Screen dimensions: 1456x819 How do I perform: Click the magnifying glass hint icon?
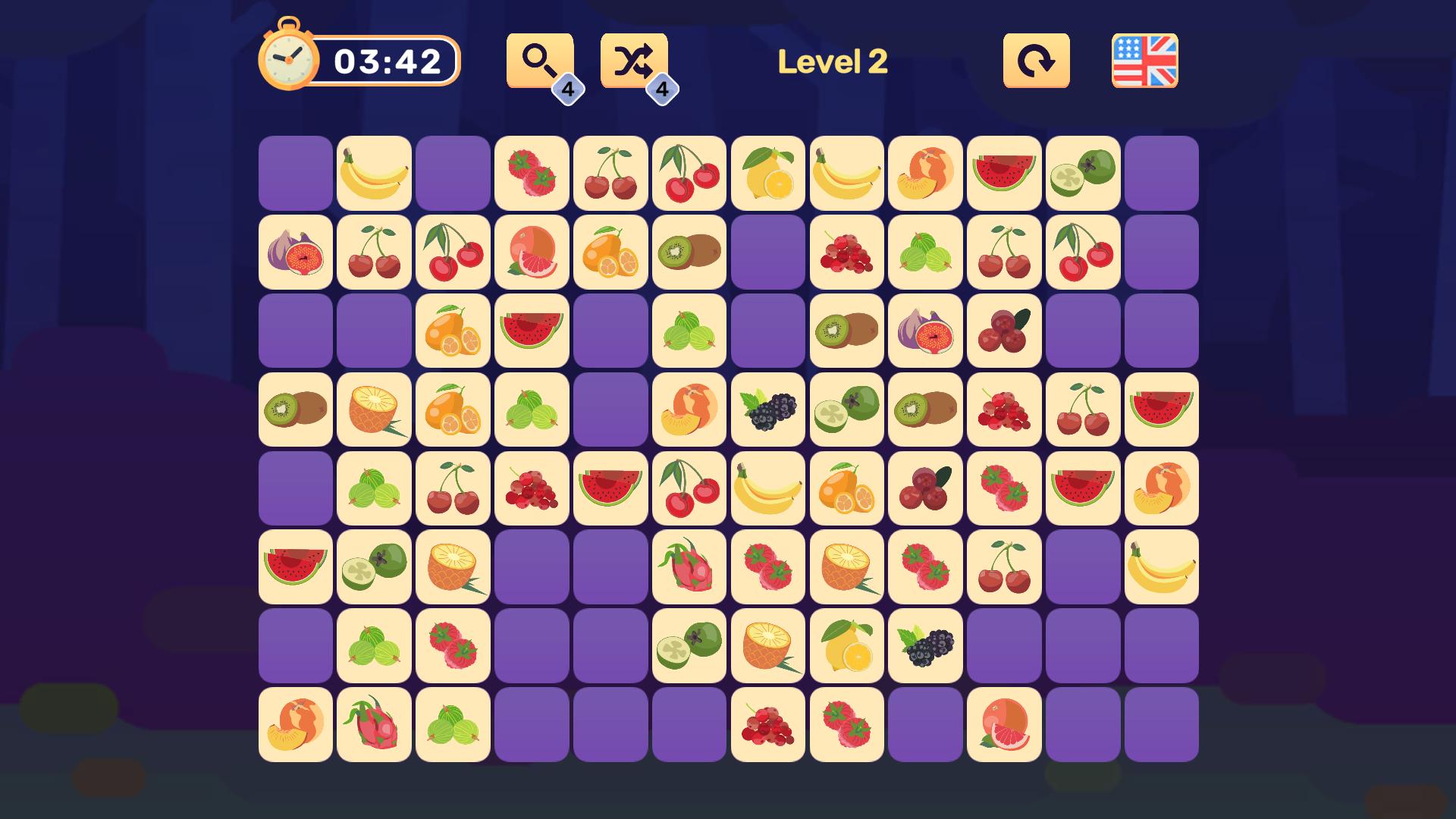(x=538, y=59)
